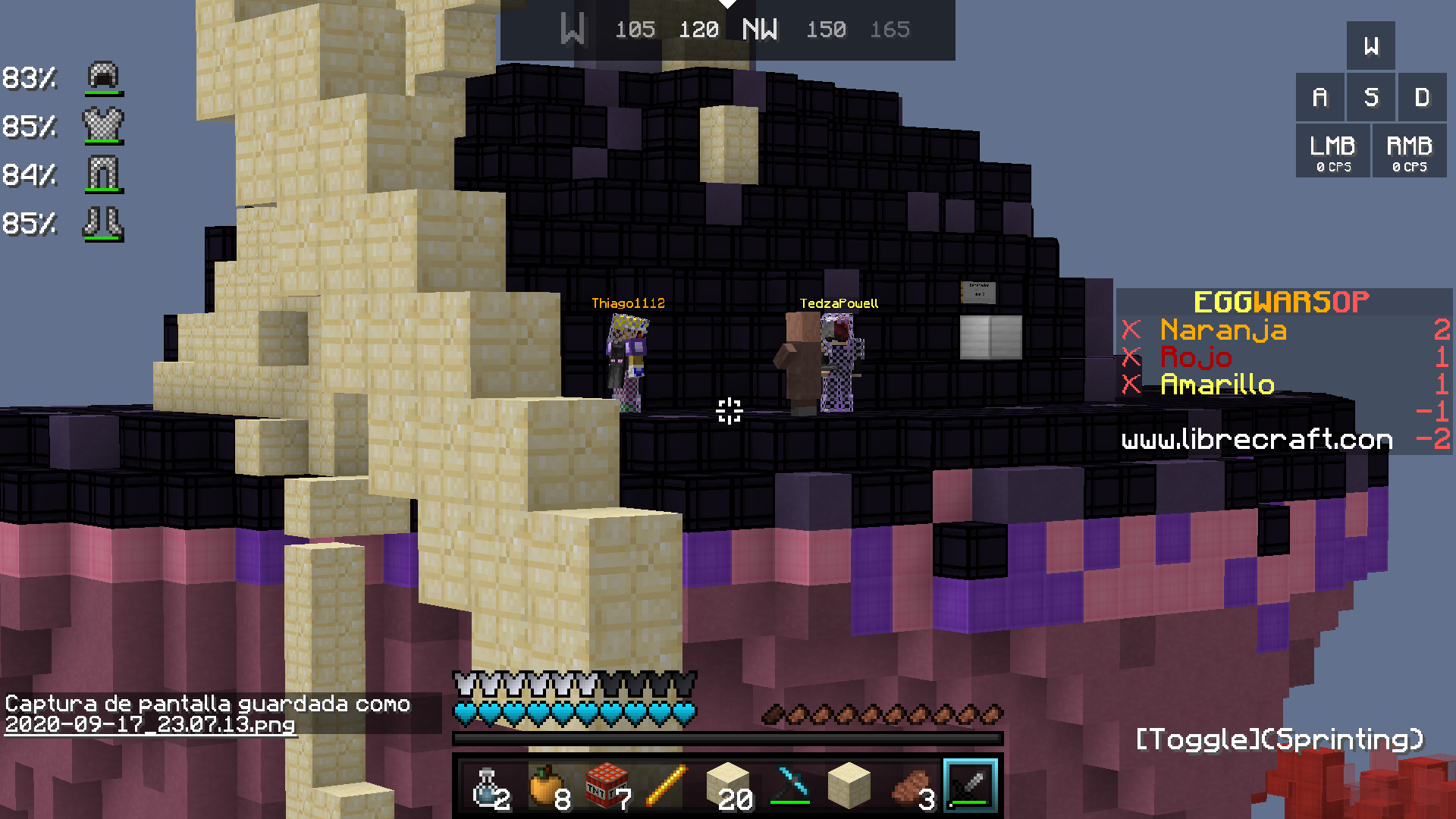Screen dimensions: 1456x819
Task: Select the cooked steak slot
Action: pos(910,786)
